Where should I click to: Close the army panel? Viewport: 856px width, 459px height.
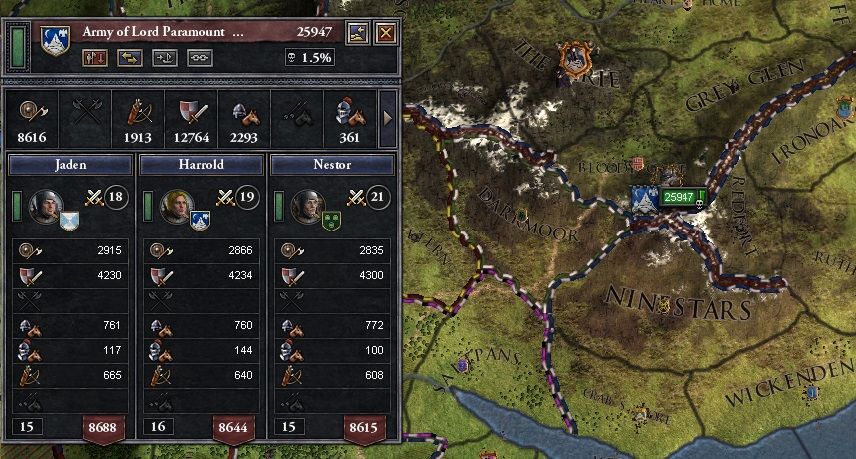[385, 33]
